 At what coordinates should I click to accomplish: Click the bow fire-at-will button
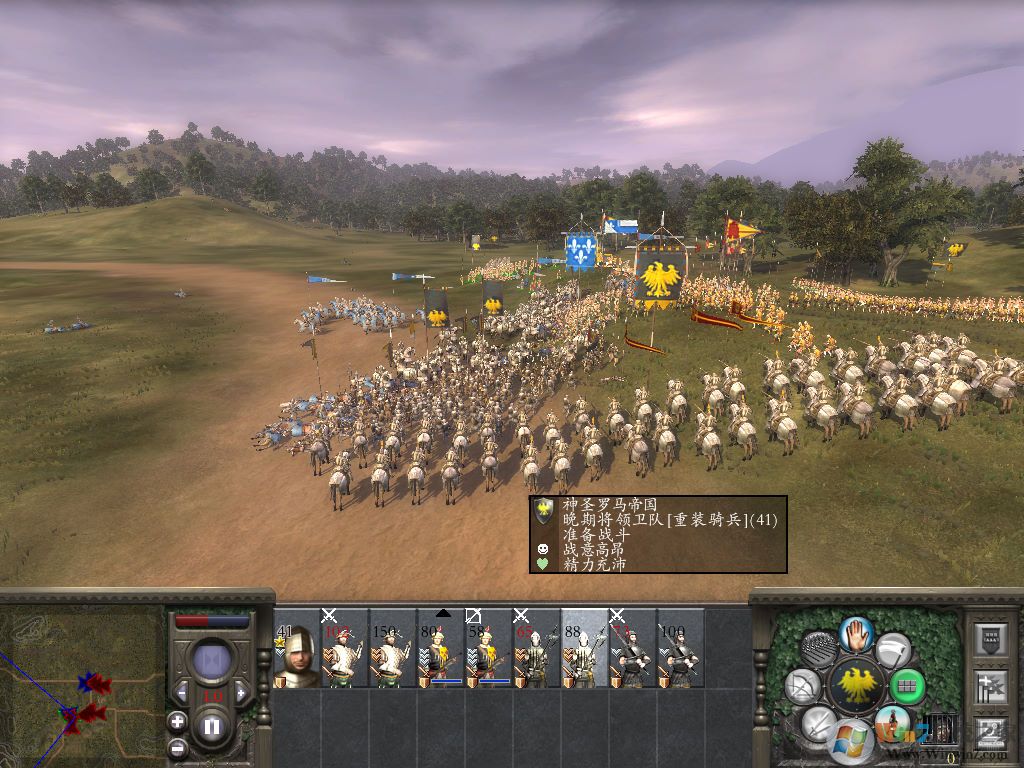click(801, 686)
